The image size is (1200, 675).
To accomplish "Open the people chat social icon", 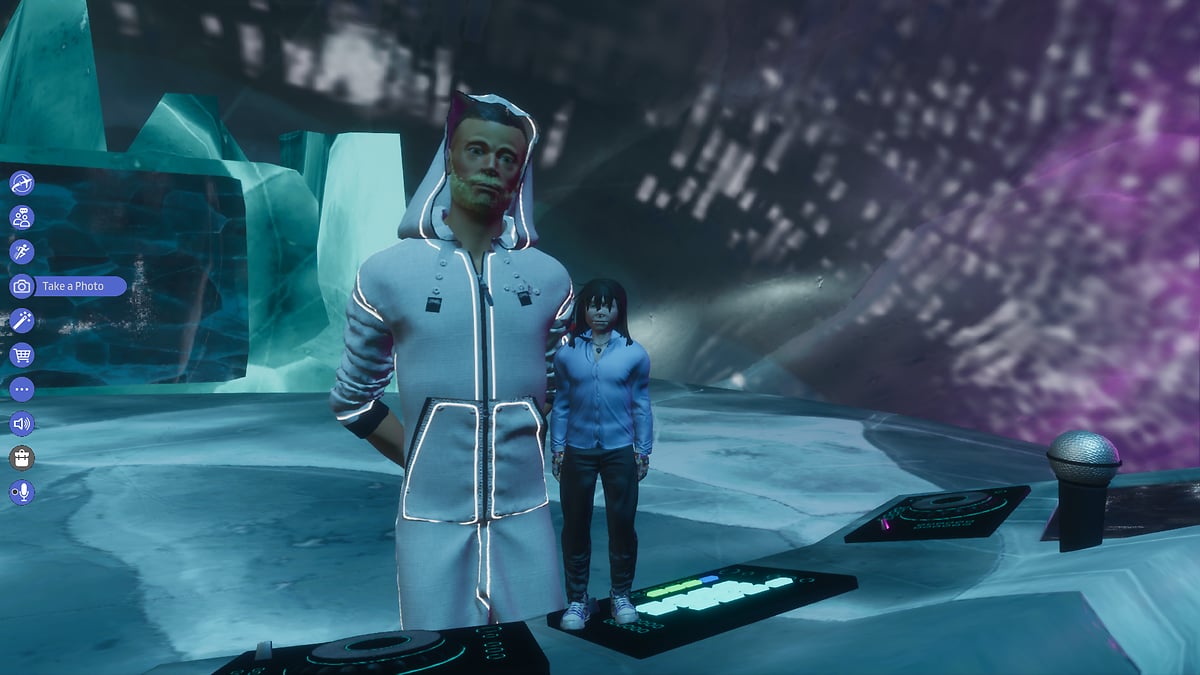I will click(22, 217).
